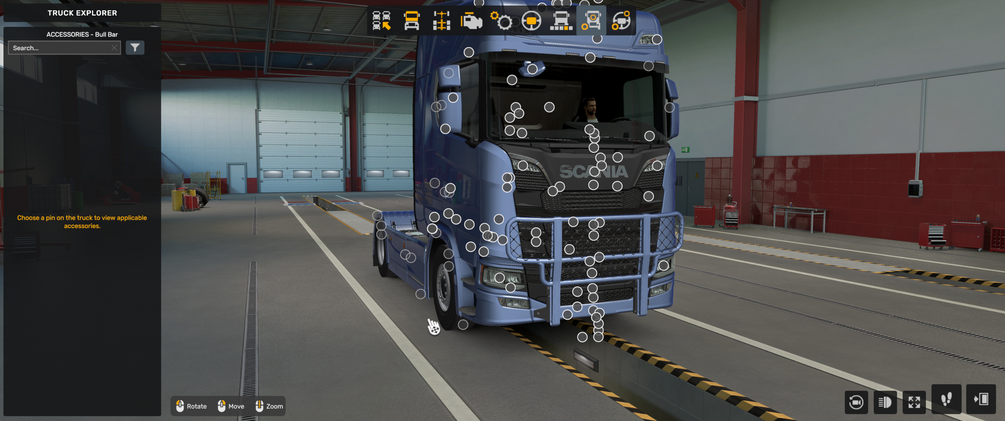Image resolution: width=1005 pixels, height=421 pixels.
Task: Toggle the truck headlights button
Action: click(885, 402)
